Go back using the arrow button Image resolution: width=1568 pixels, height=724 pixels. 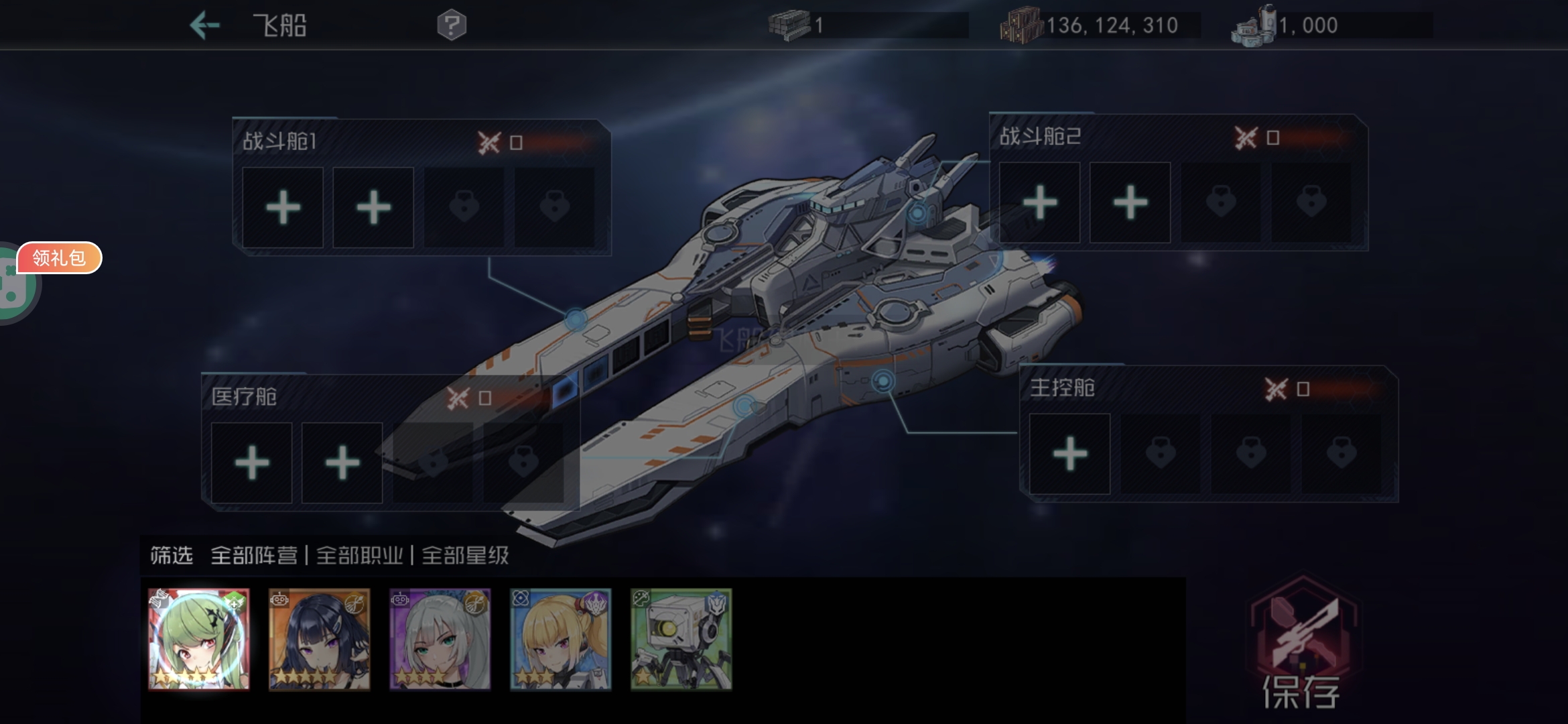(x=205, y=26)
